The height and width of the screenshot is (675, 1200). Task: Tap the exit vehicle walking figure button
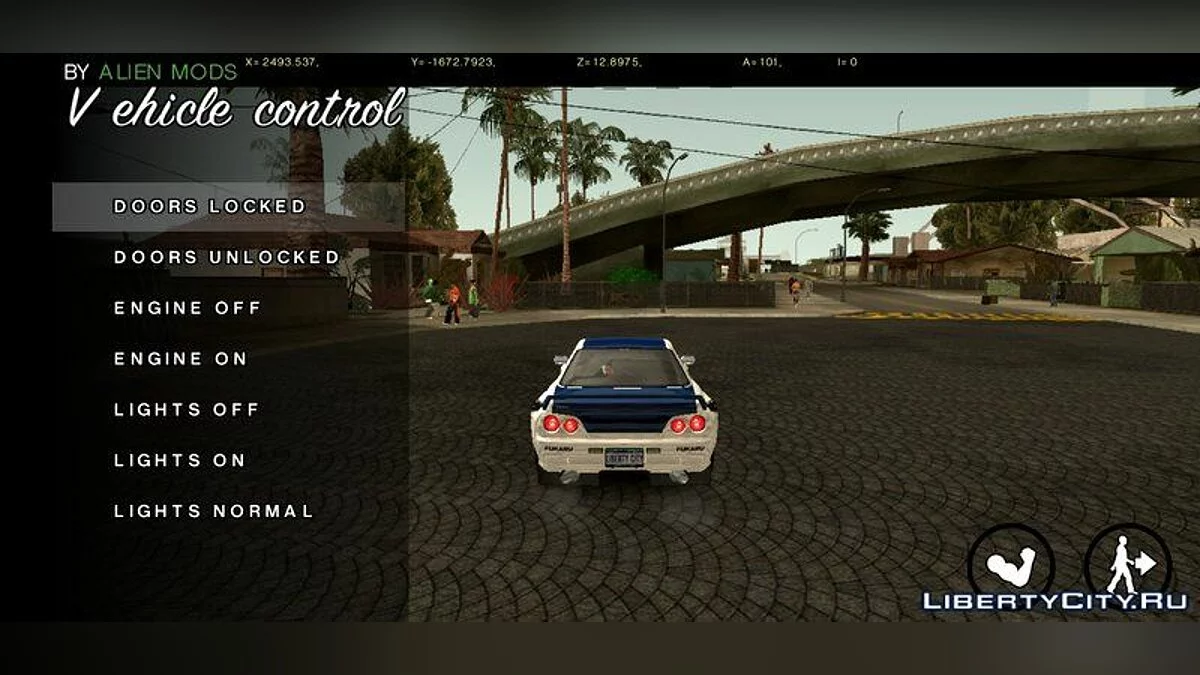pos(1126,563)
